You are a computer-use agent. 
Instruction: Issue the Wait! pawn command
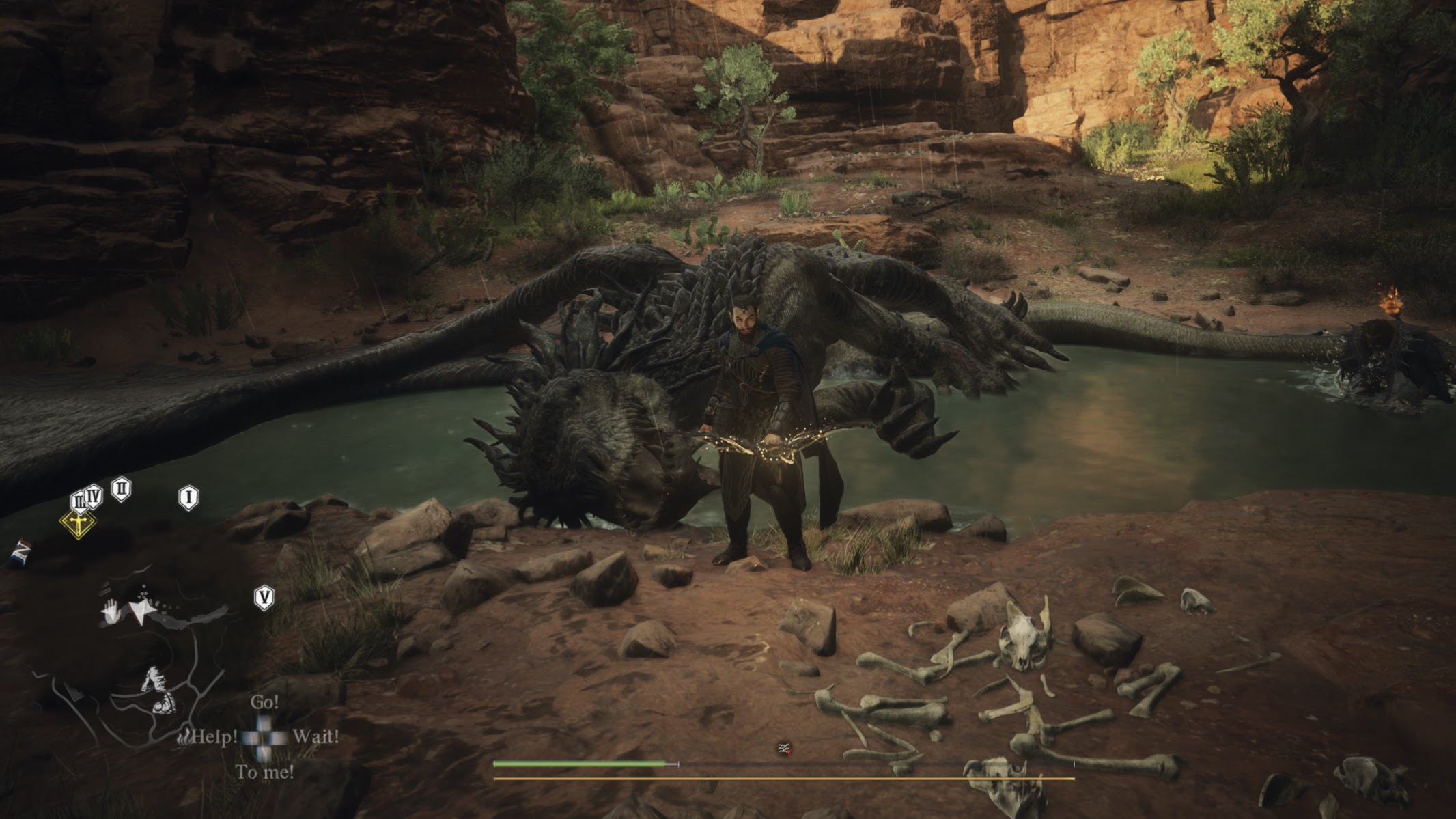tap(316, 737)
